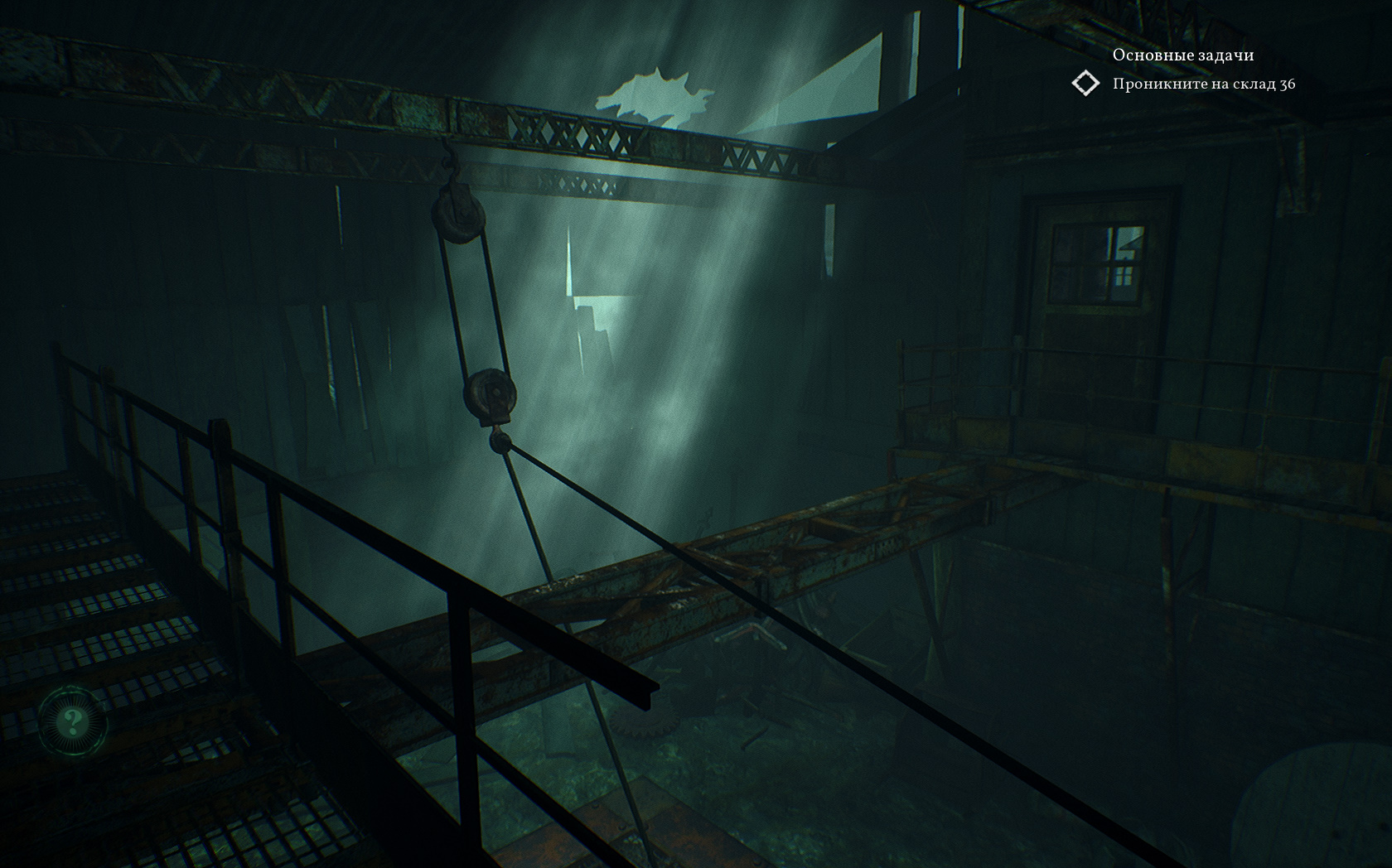The height and width of the screenshot is (868, 1392).
Task: Click the diamond objective marker icon
Action: (x=1085, y=84)
